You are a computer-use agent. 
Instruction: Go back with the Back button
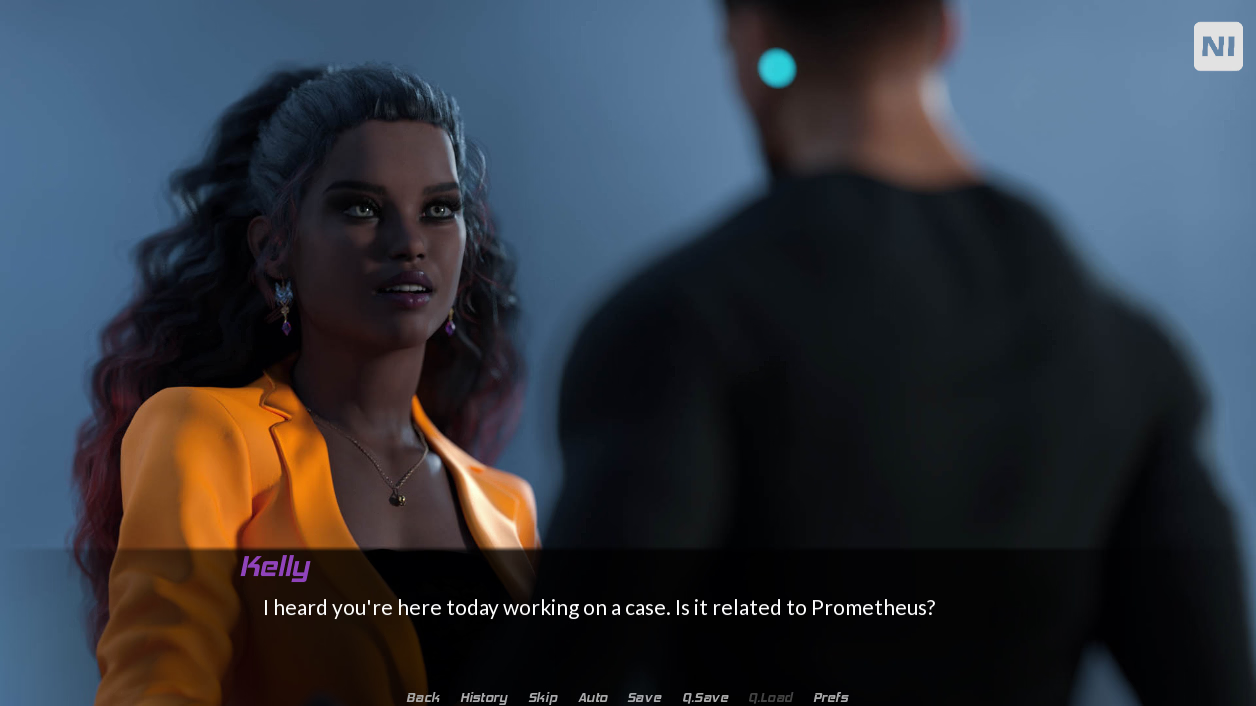422,697
